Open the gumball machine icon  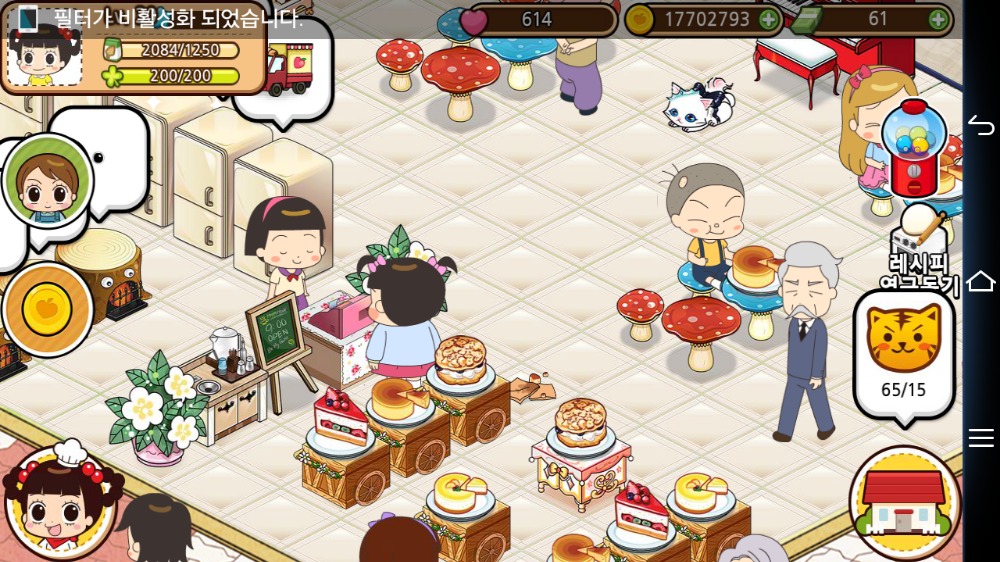(x=912, y=148)
